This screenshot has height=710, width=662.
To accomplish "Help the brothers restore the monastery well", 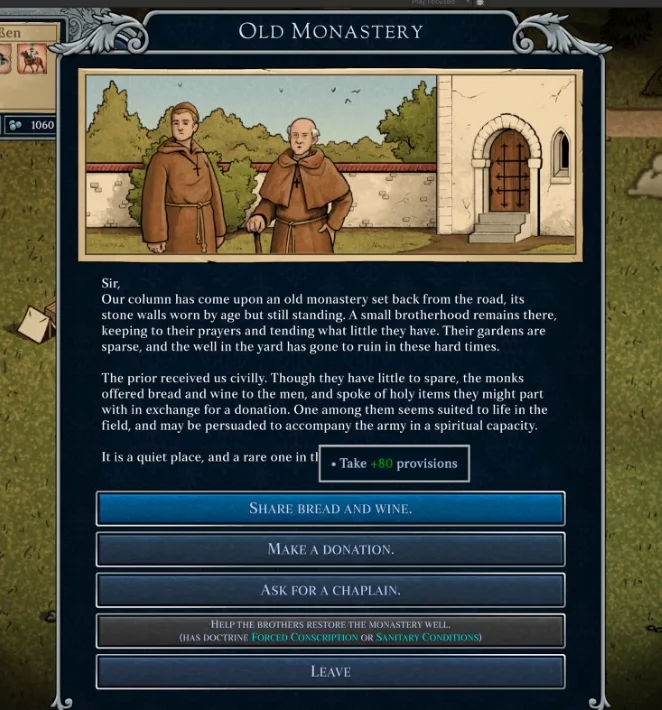I will tap(330, 630).
